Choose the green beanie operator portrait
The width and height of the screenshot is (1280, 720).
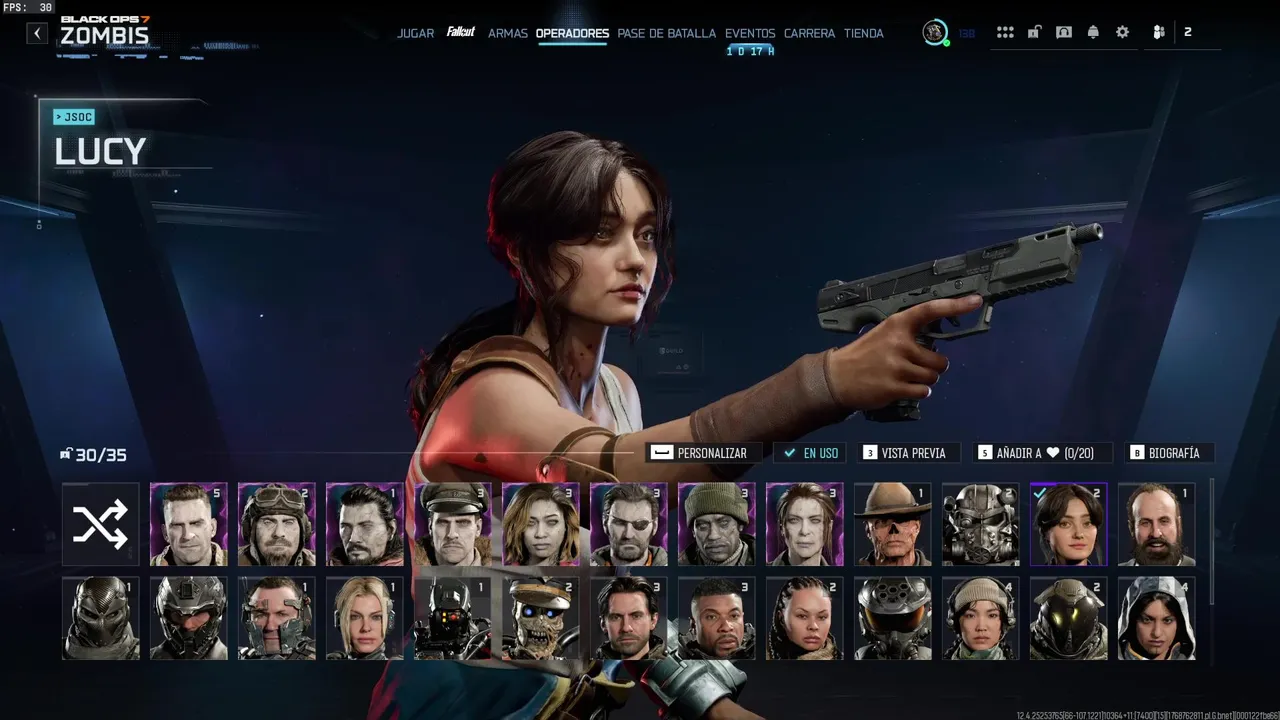(716, 524)
